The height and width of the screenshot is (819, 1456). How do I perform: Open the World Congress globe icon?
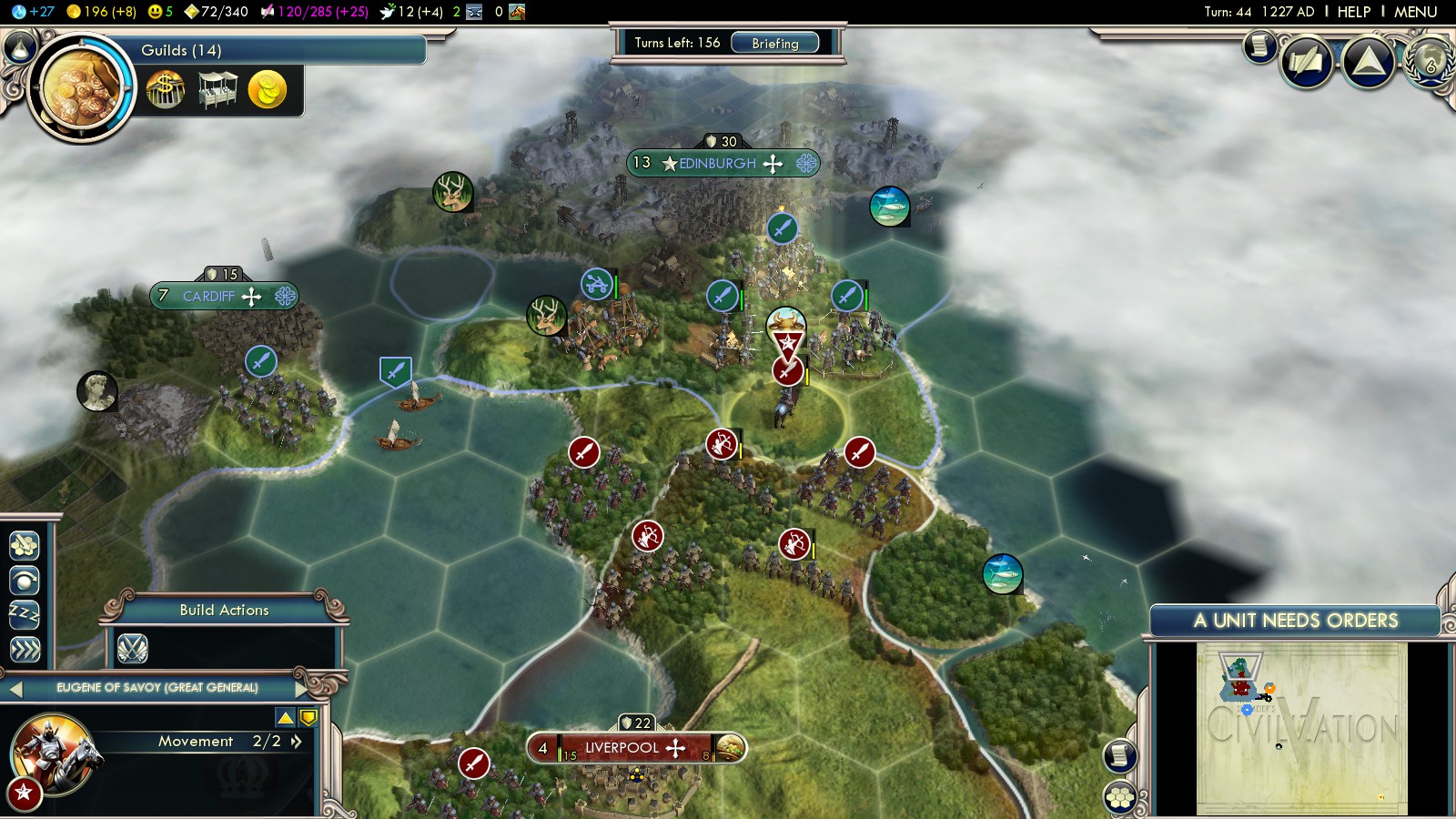pos(1431,62)
